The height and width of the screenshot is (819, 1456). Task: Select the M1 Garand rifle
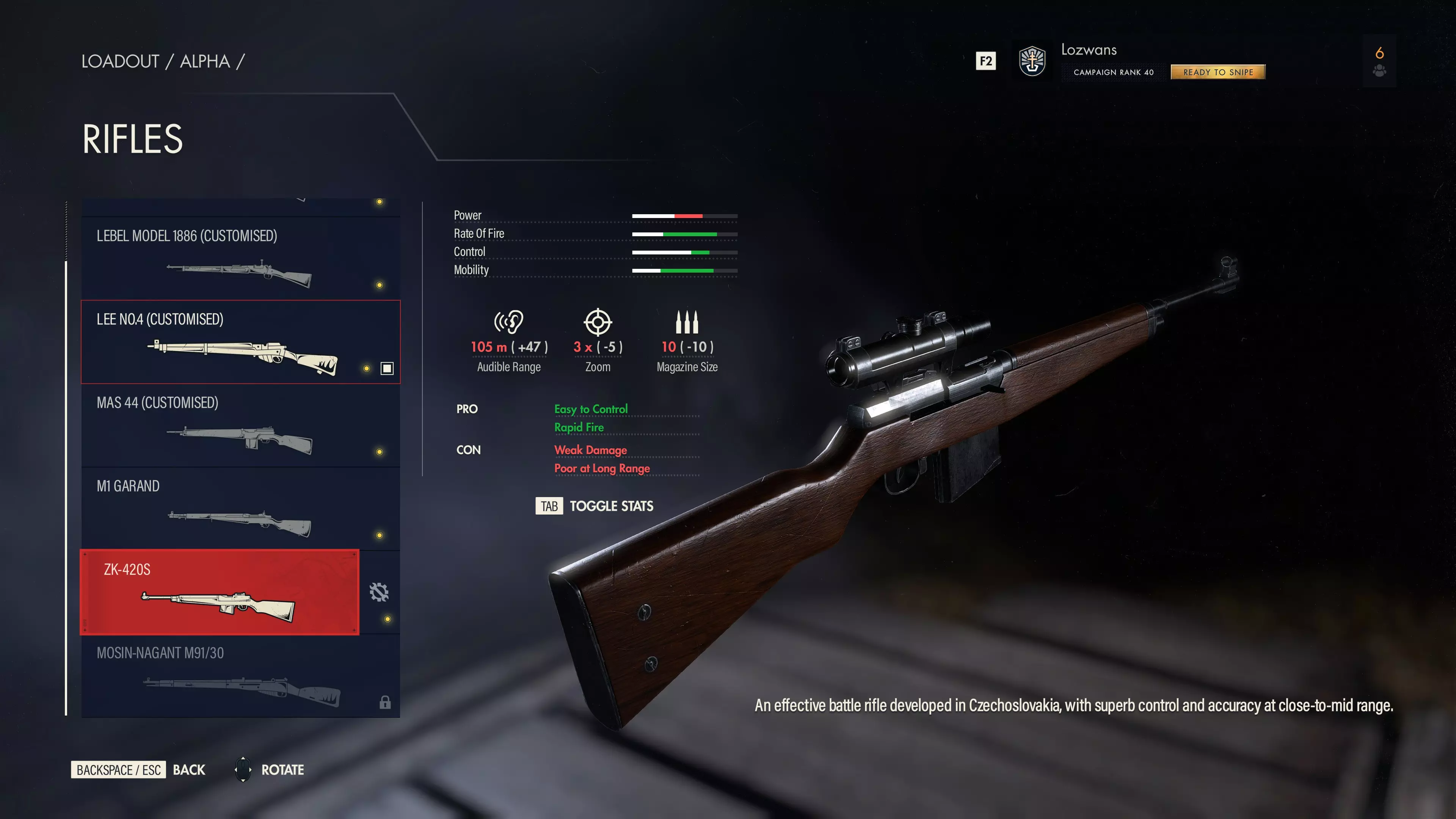coord(240,509)
